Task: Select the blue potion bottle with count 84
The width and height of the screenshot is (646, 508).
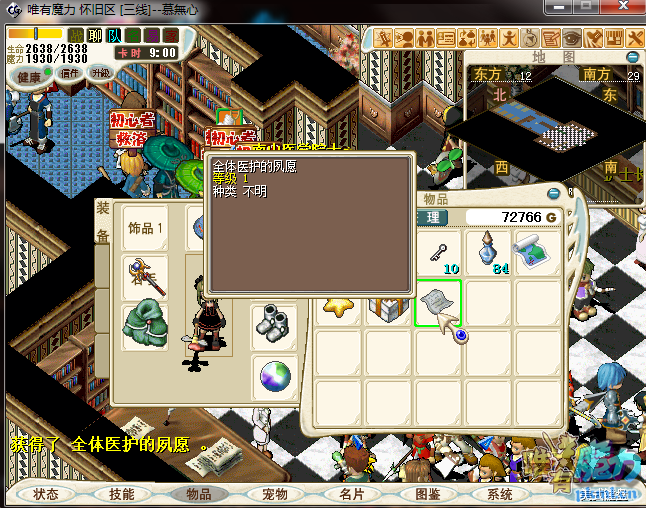Action: click(487, 252)
